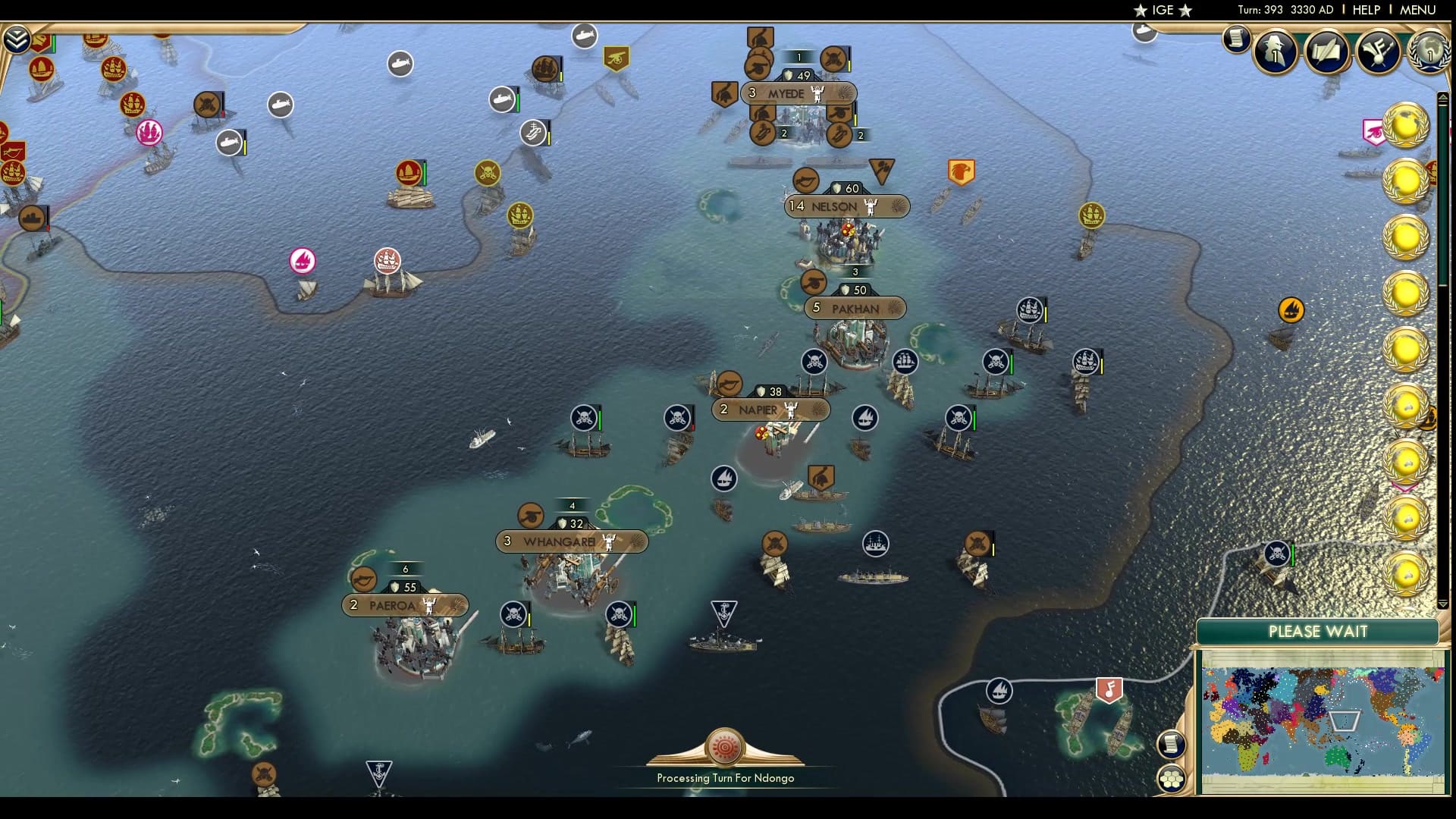Select the city banner of NELSON
The width and height of the screenshot is (1456, 819).
pos(836,207)
